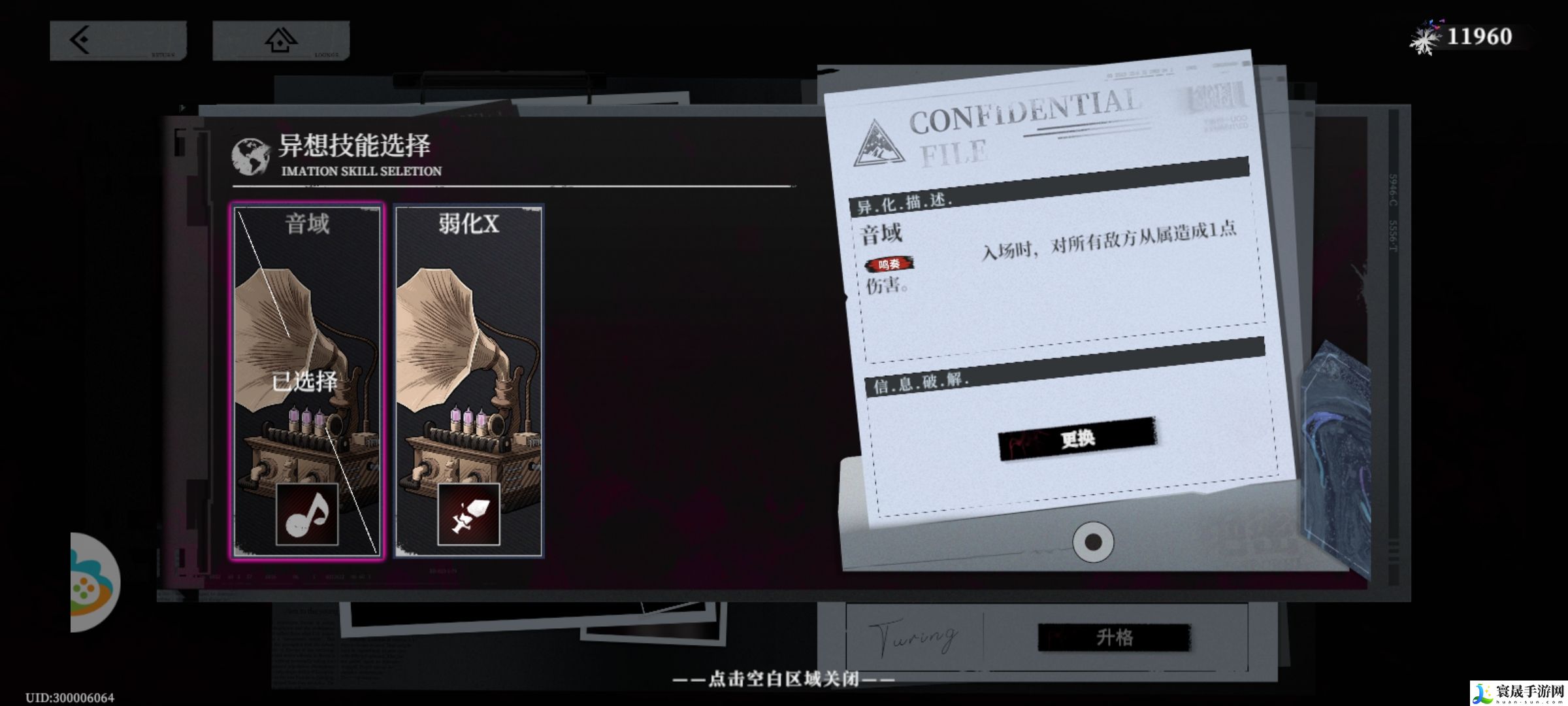This screenshot has height=706, width=1568.
Task: Open the LOUNGE home icon
Action: 281,41
